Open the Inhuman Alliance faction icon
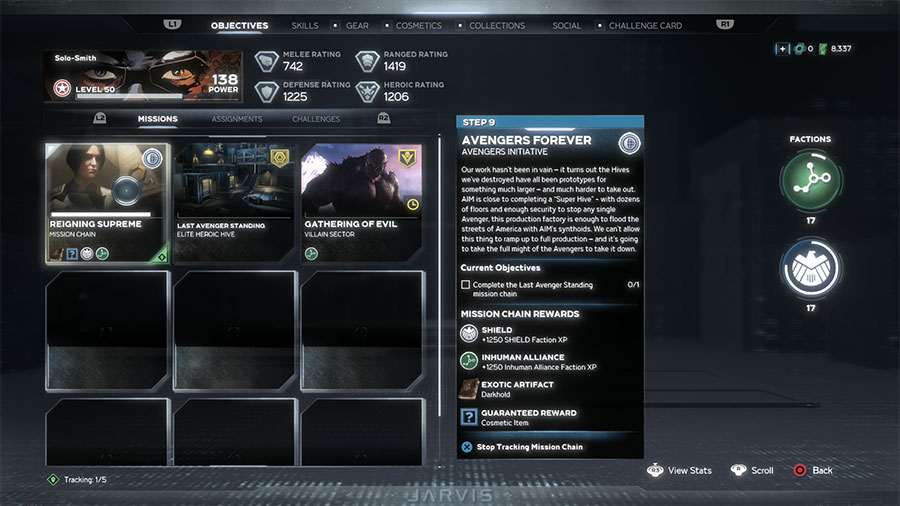The image size is (900, 506). point(810,180)
